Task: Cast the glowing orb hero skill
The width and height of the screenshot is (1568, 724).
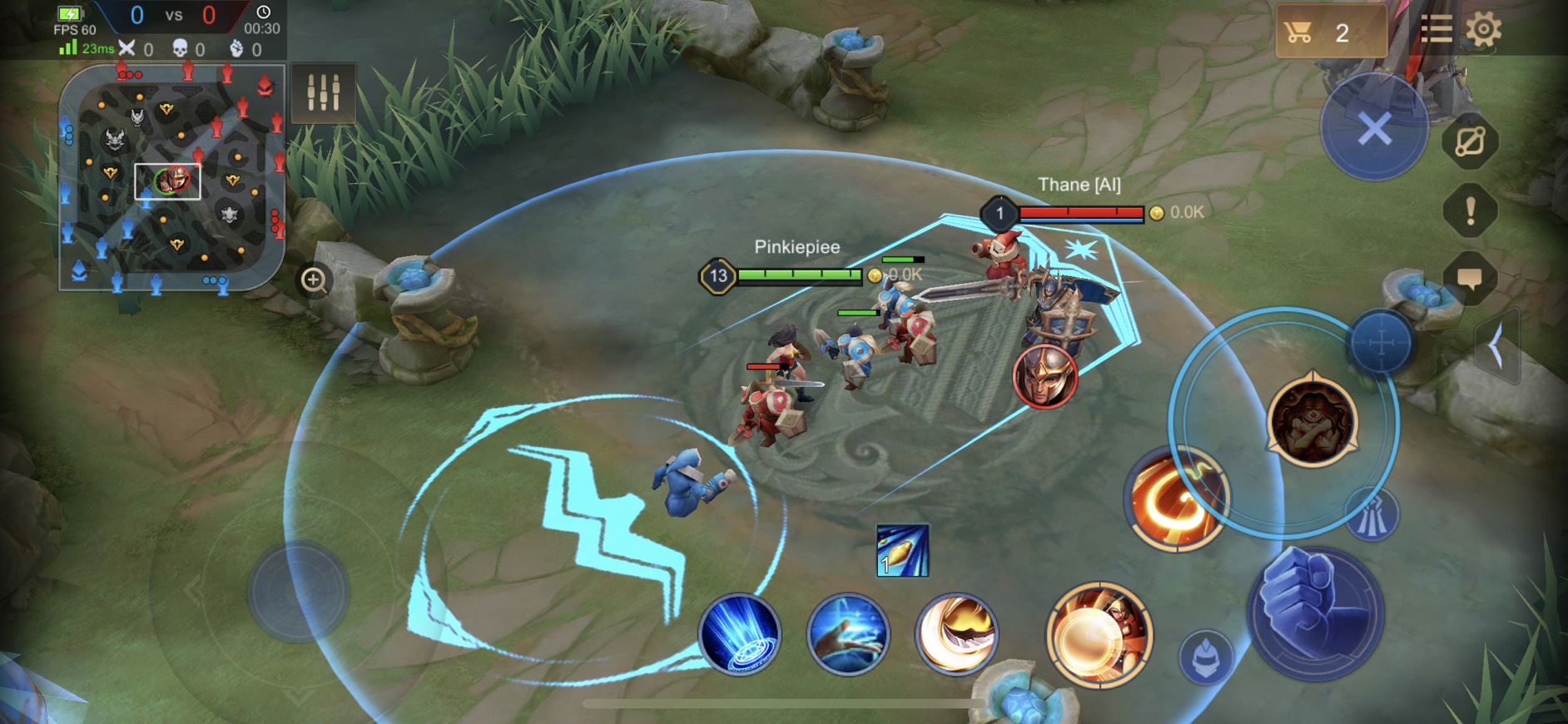Action: click(1099, 635)
